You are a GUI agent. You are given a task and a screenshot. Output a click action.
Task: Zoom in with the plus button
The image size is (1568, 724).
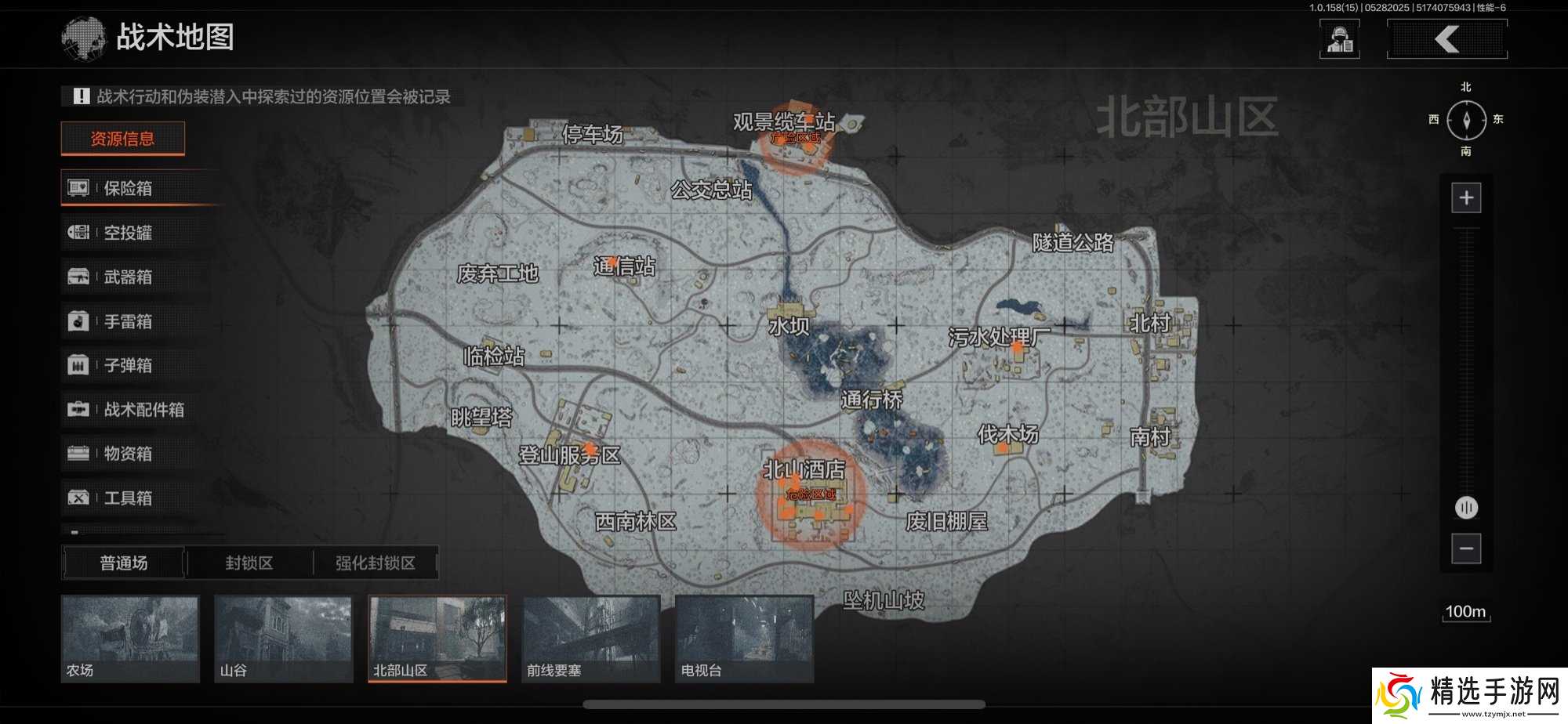[1465, 197]
